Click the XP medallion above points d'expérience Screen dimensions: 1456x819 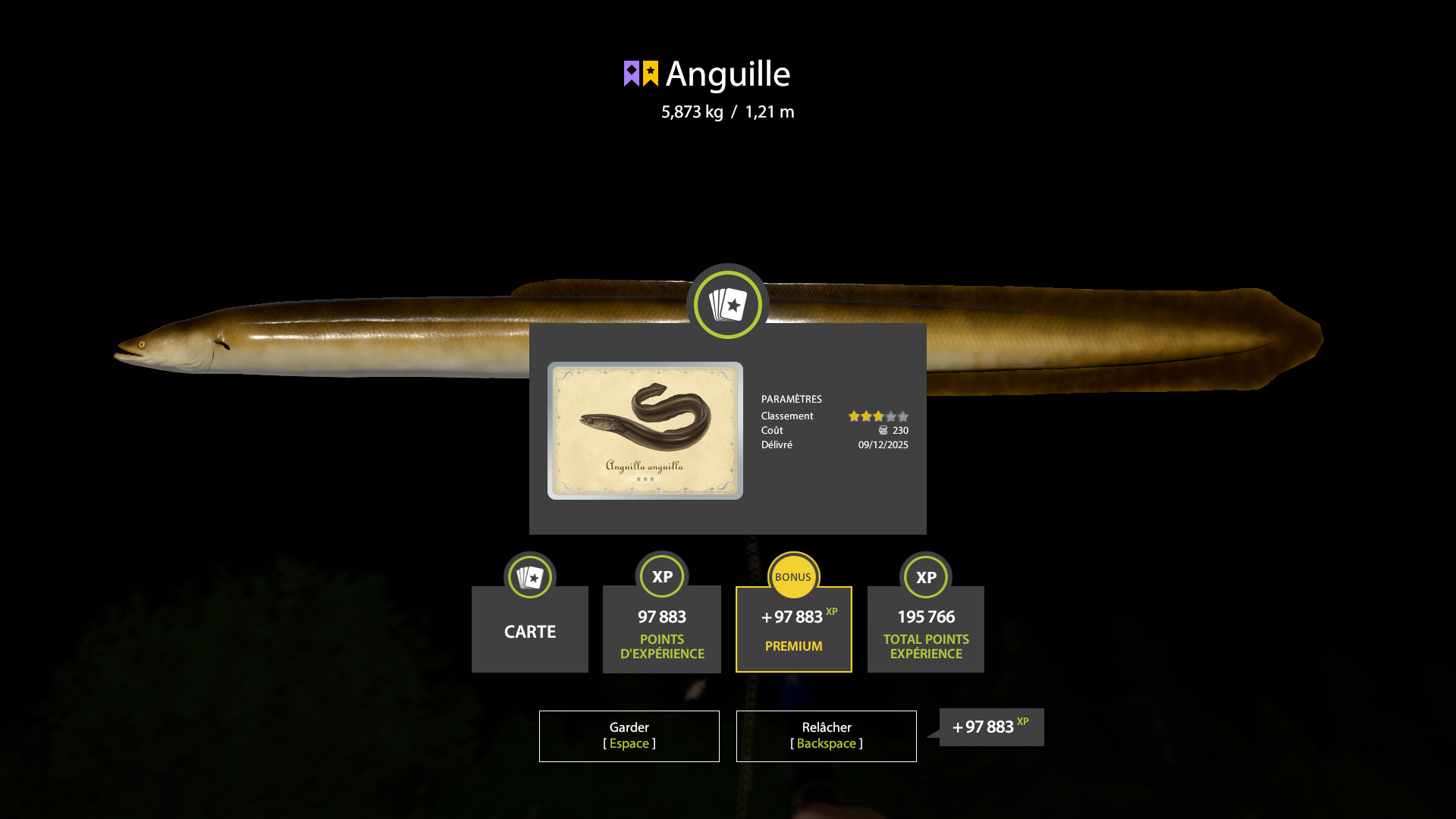661,576
